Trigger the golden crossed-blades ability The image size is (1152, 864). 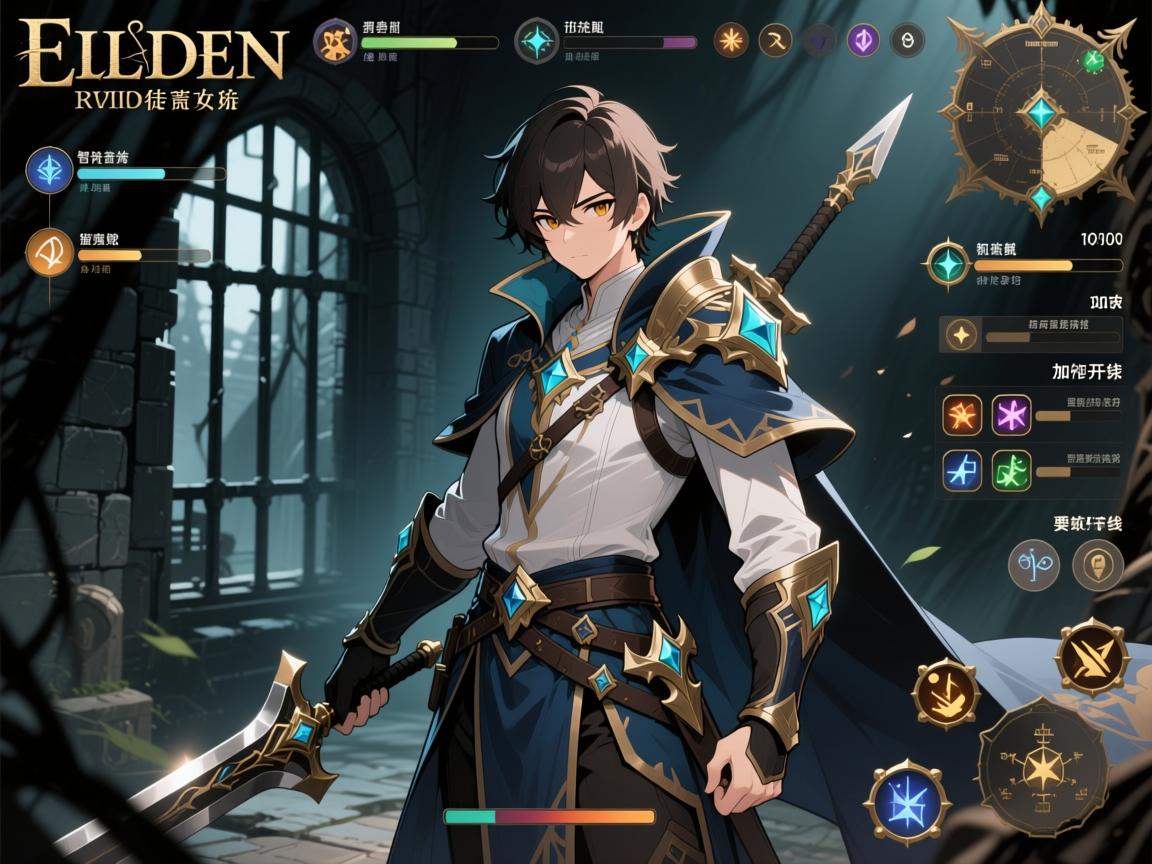pos(1092,656)
